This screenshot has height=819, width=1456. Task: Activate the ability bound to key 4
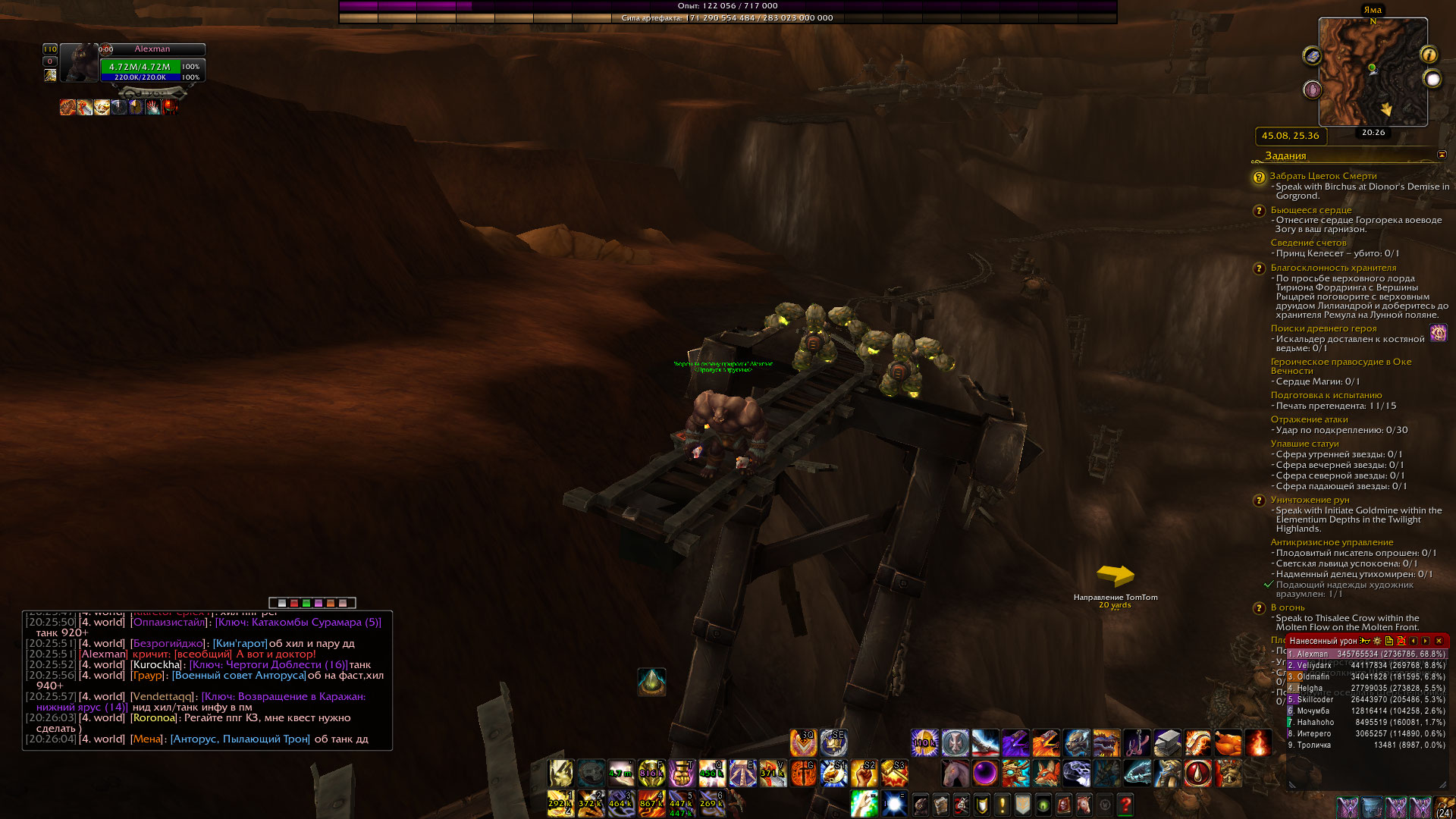[x=651, y=804]
